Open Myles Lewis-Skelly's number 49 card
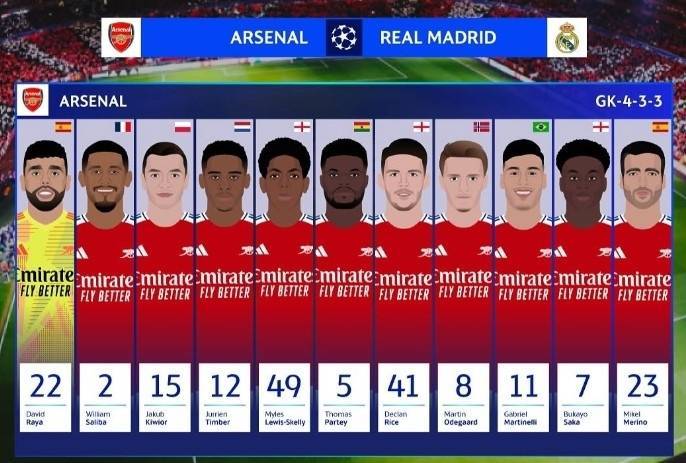The width and height of the screenshot is (686, 463). click(285, 275)
